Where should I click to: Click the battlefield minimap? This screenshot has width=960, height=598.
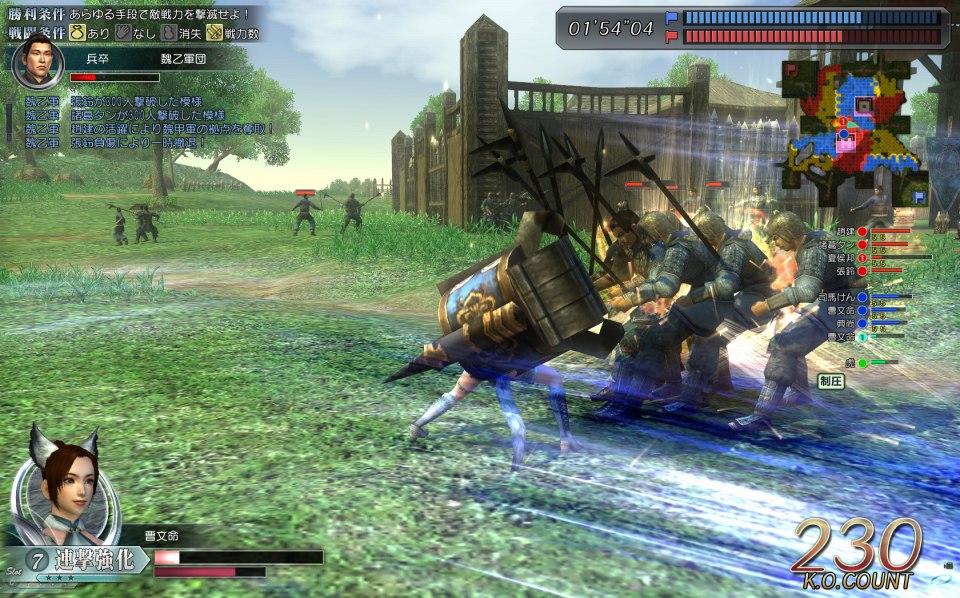pyautogui.click(x=855, y=132)
